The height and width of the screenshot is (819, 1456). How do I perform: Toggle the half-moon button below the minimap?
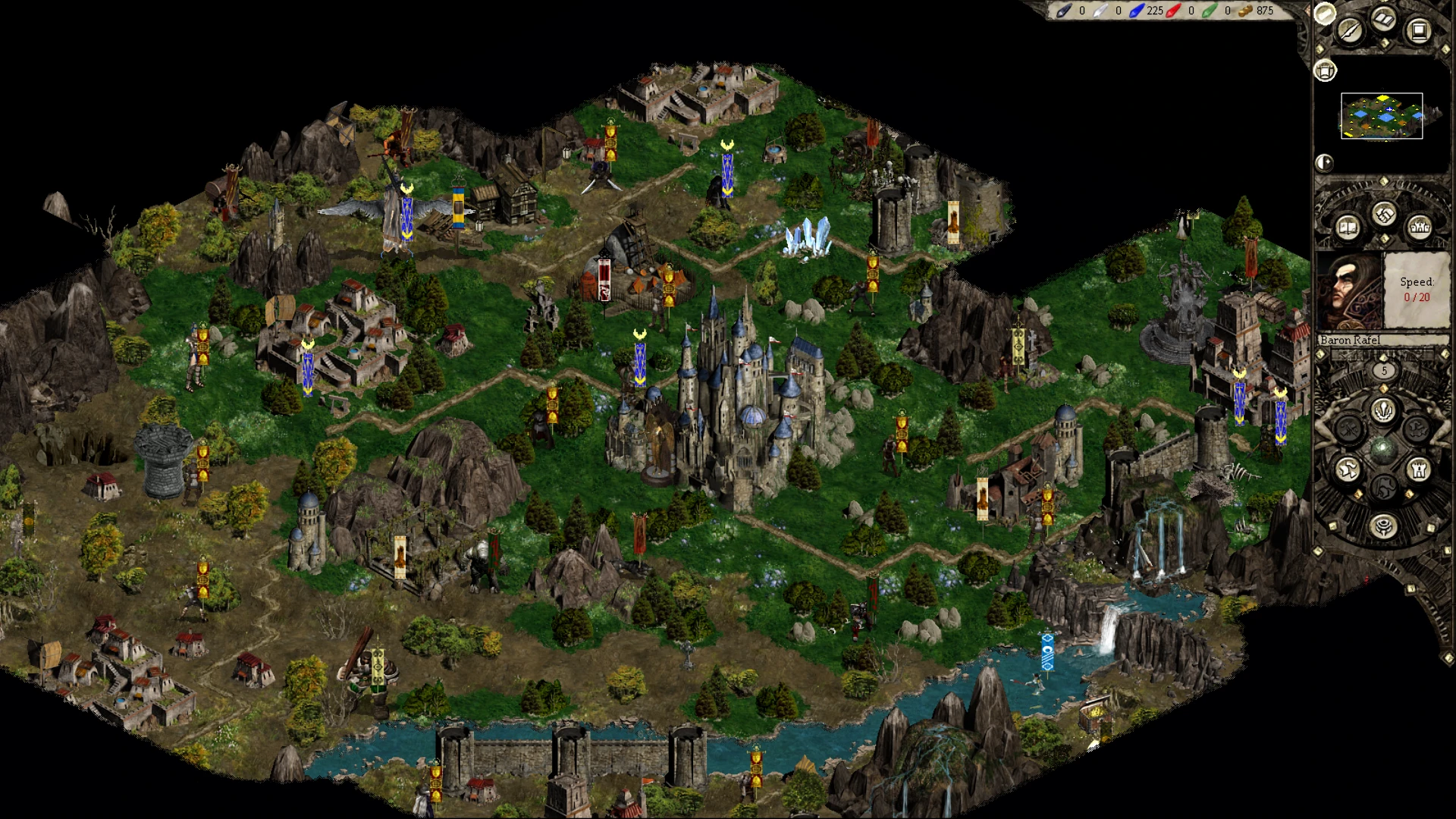(x=1324, y=162)
